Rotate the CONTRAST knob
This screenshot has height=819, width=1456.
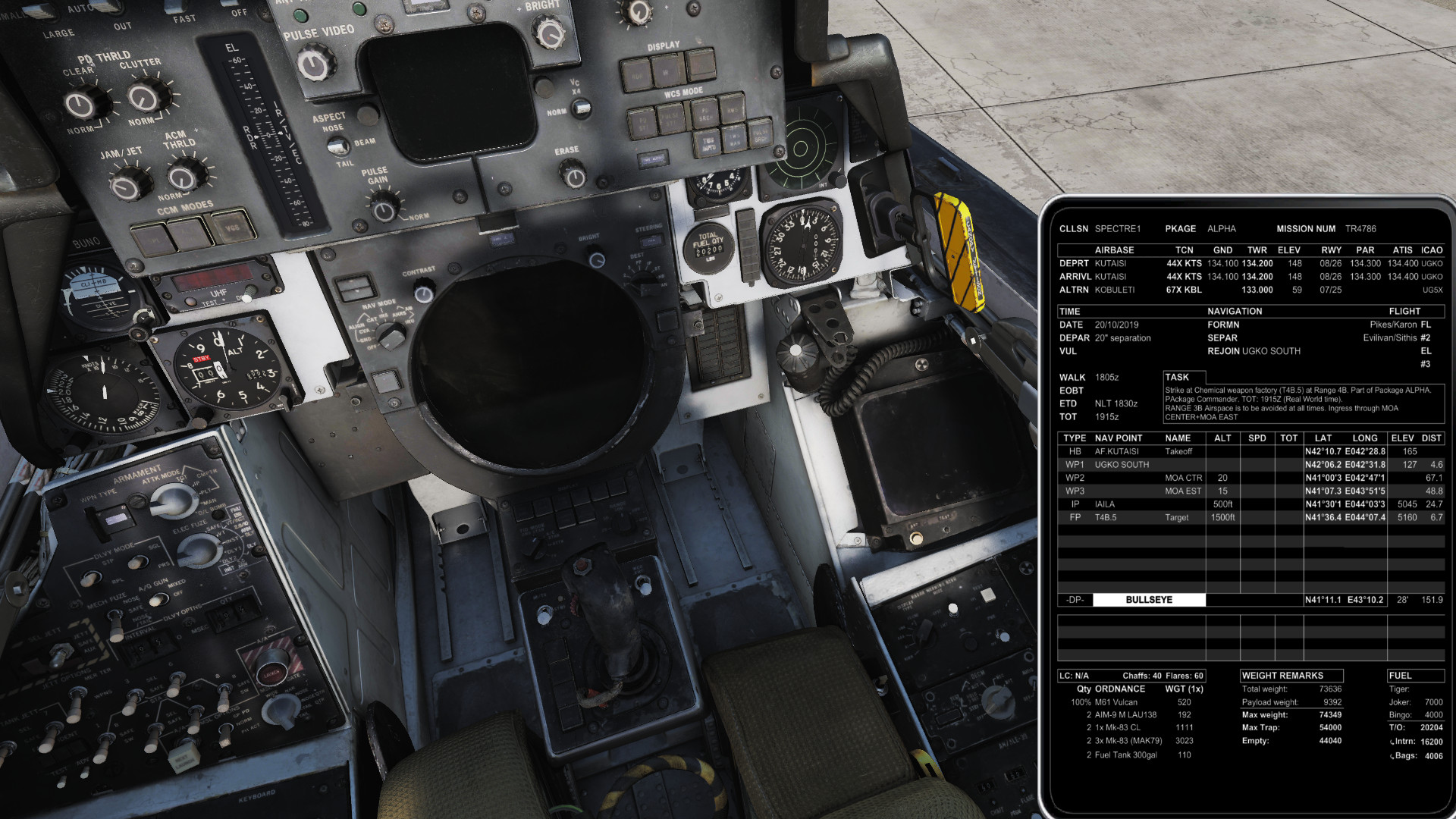[x=424, y=291]
